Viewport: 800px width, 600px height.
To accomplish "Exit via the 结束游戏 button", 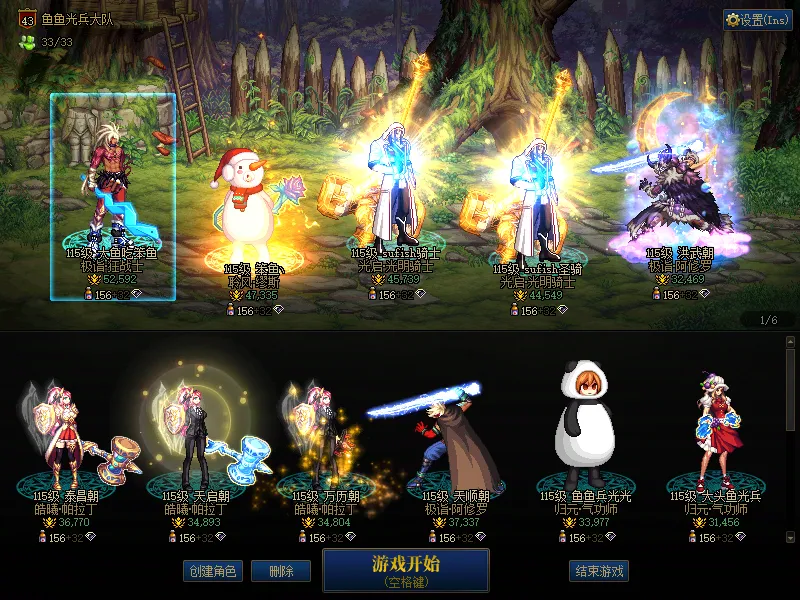I will pyautogui.click(x=599, y=571).
